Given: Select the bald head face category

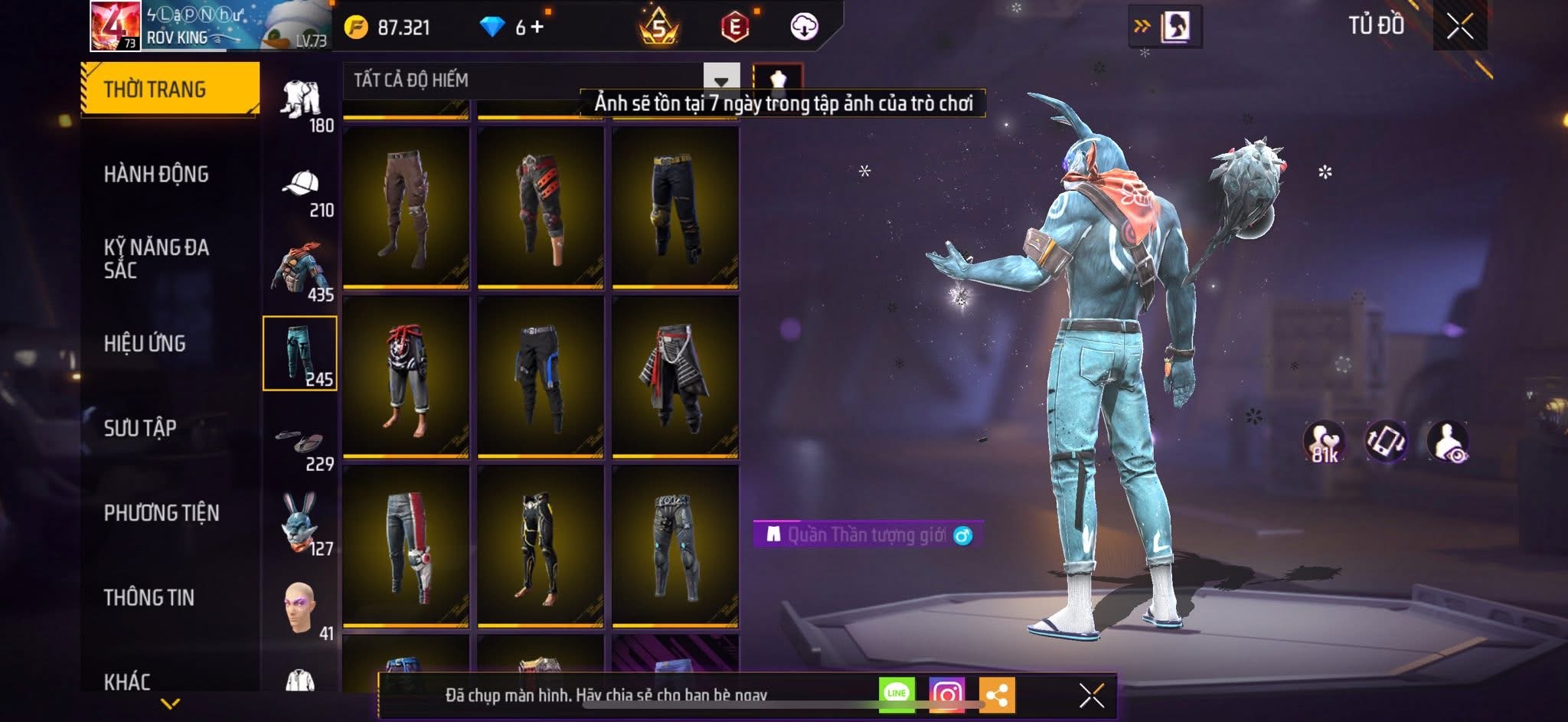Looking at the screenshot, I should click(x=299, y=608).
